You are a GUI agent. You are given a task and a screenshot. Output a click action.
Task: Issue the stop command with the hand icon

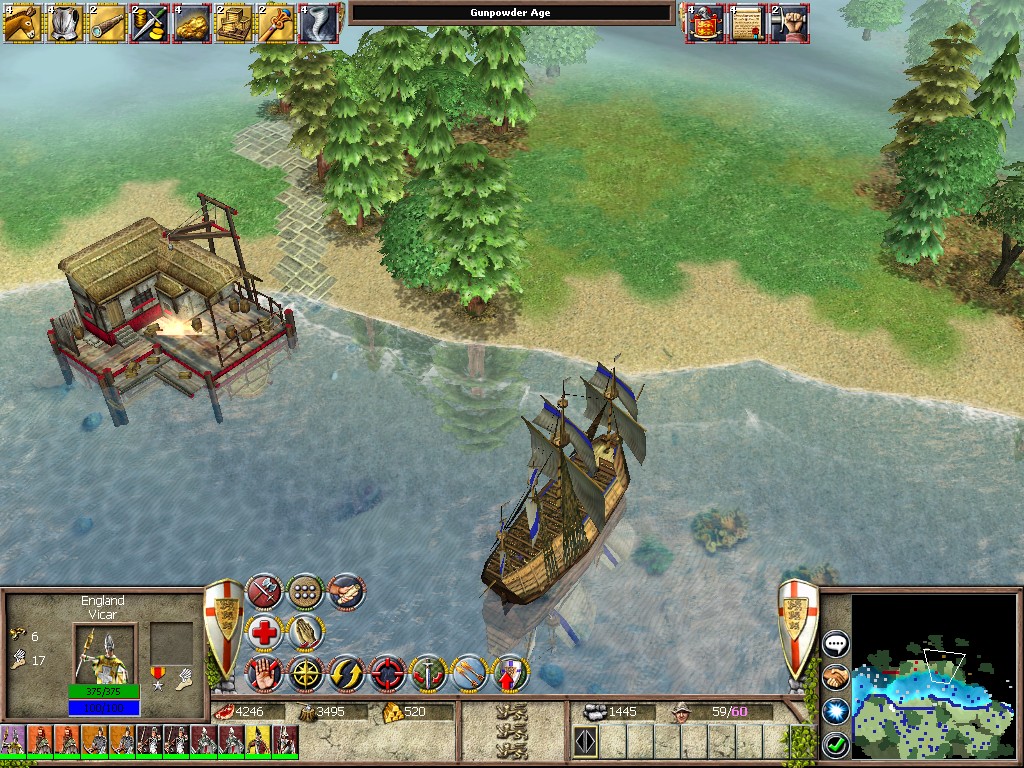(264, 673)
